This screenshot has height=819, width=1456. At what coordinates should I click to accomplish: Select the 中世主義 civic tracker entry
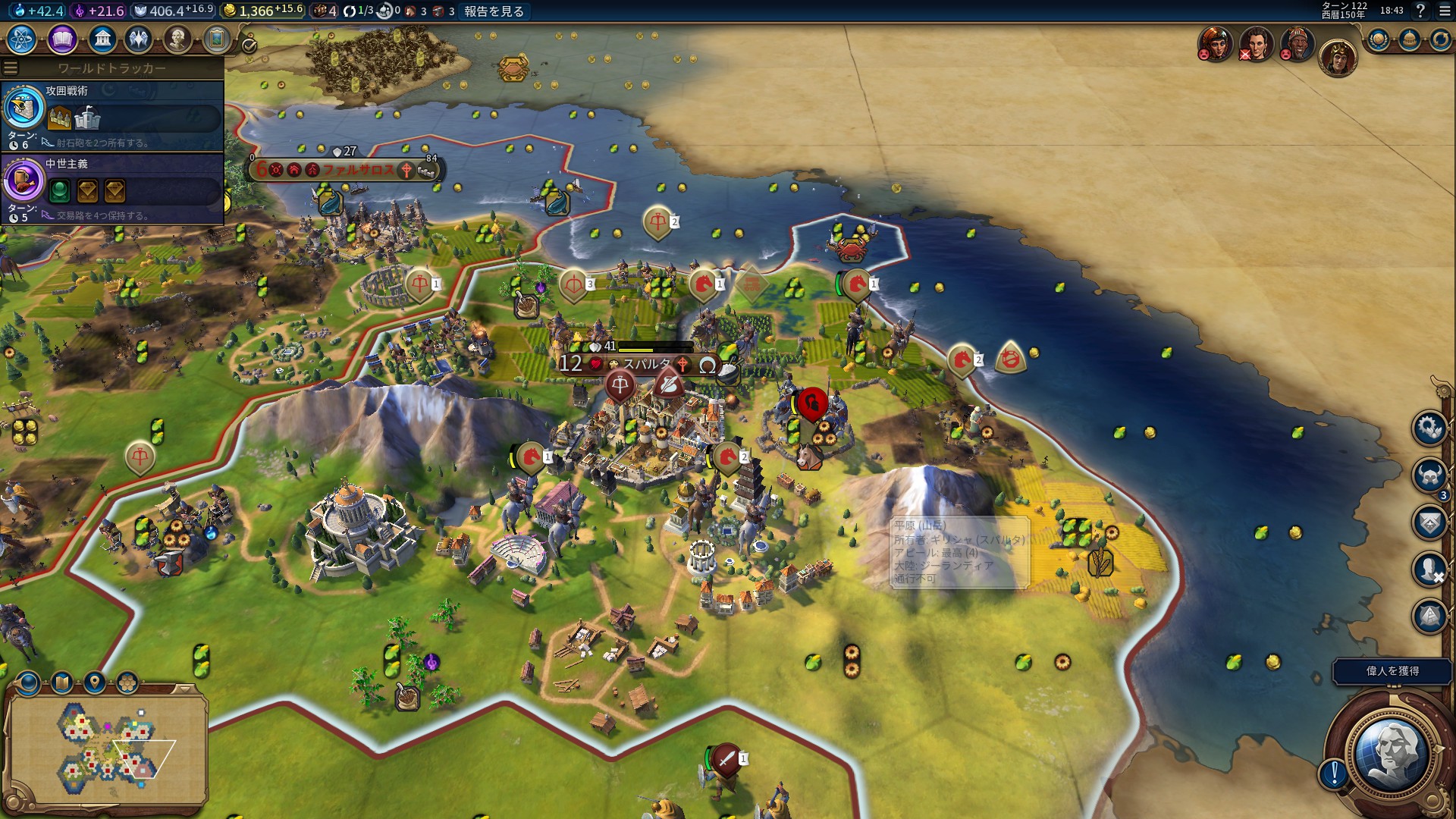pos(112,188)
